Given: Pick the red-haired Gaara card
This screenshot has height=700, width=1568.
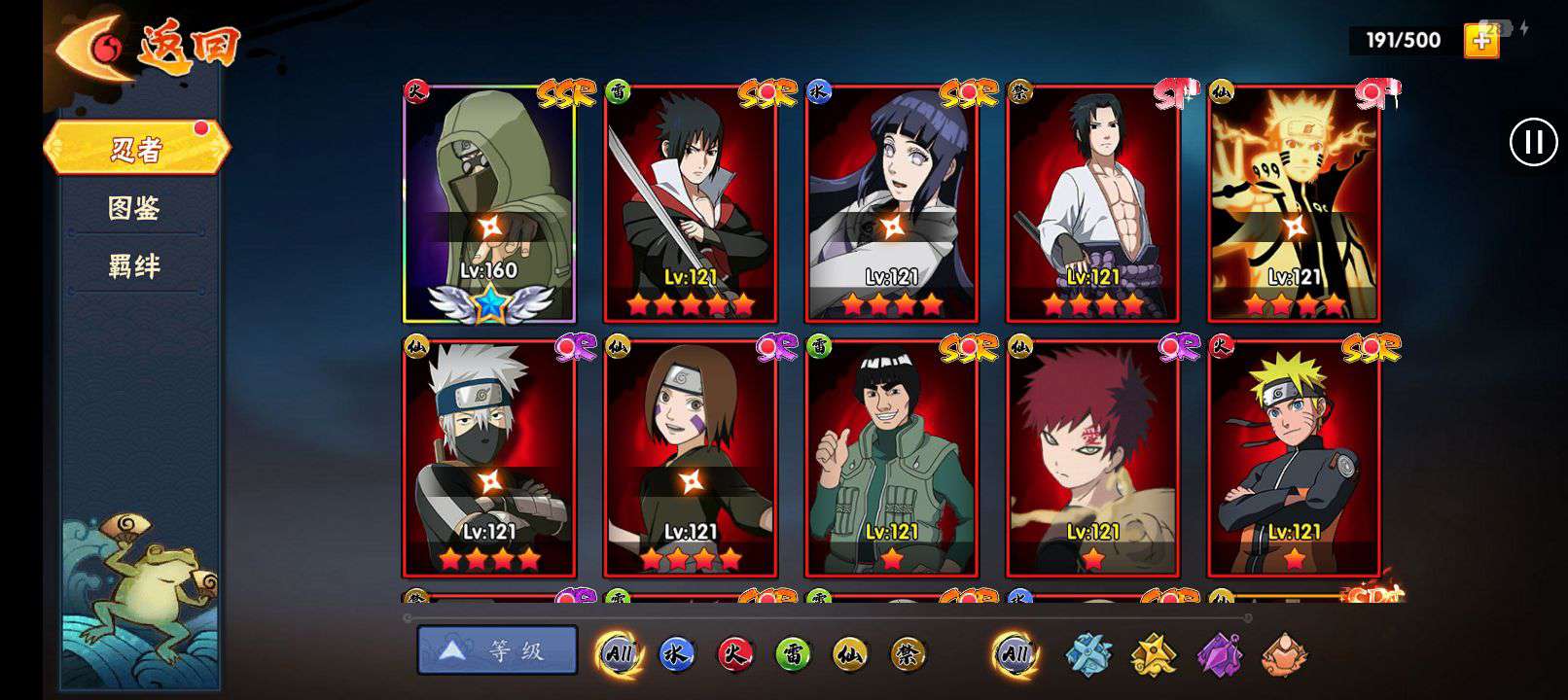Looking at the screenshot, I should [x=1093, y=457].
